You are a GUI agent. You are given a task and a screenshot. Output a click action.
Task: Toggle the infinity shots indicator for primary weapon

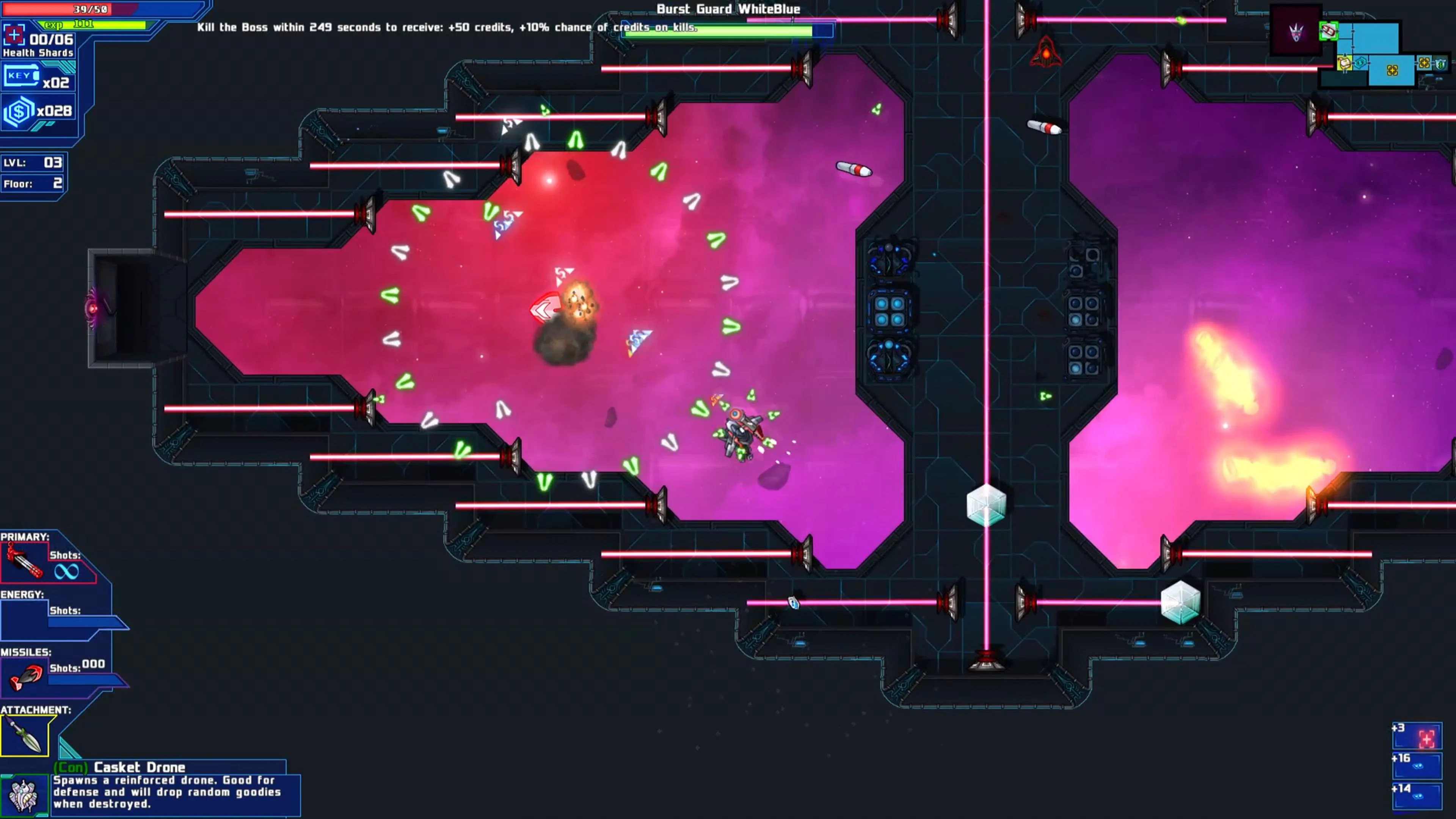[66, 571]
